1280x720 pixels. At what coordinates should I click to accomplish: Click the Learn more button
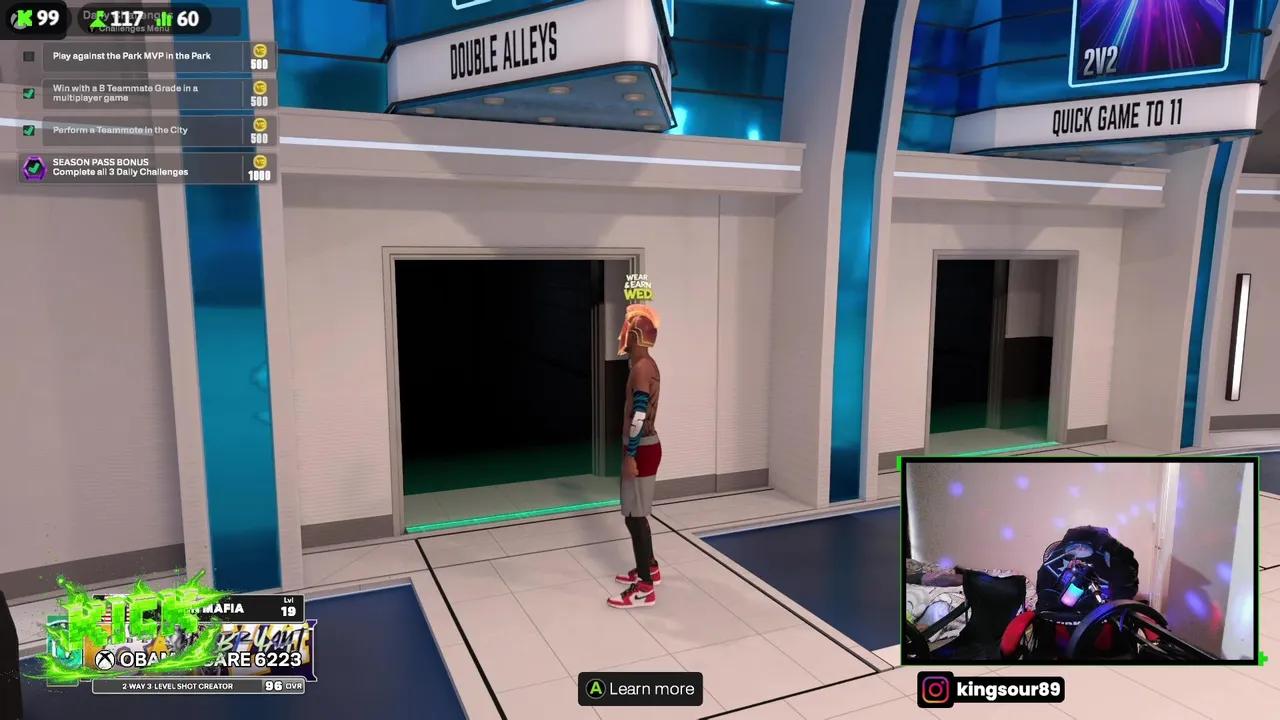pos(640,689)
